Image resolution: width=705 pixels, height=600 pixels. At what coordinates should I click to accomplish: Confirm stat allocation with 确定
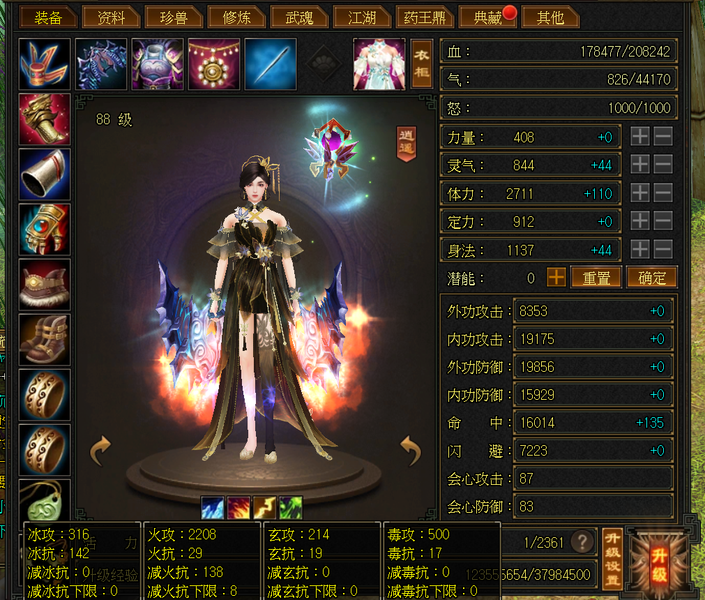click(651, 277)
